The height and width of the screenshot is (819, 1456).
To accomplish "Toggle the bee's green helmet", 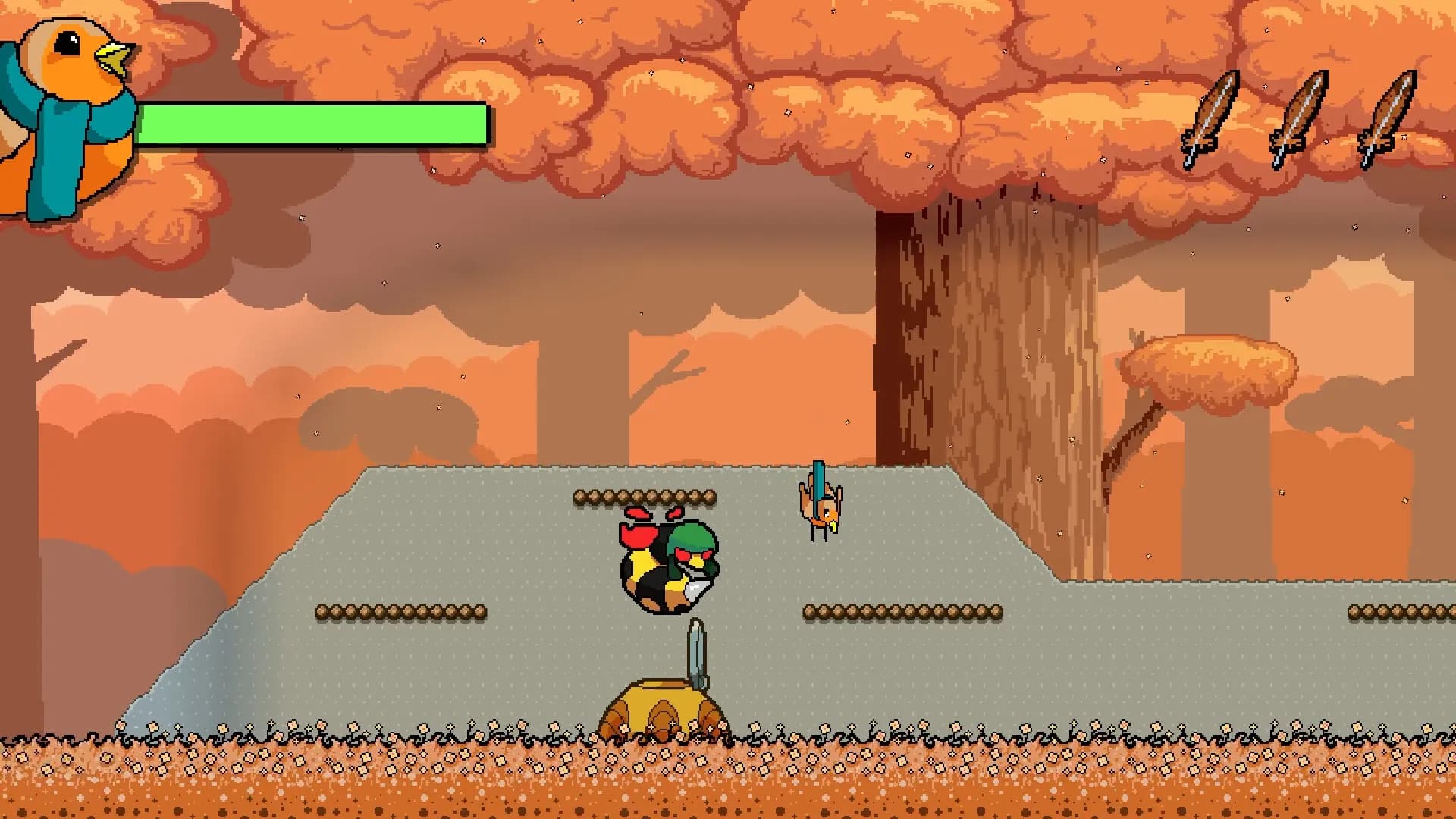I will [694, 538].
